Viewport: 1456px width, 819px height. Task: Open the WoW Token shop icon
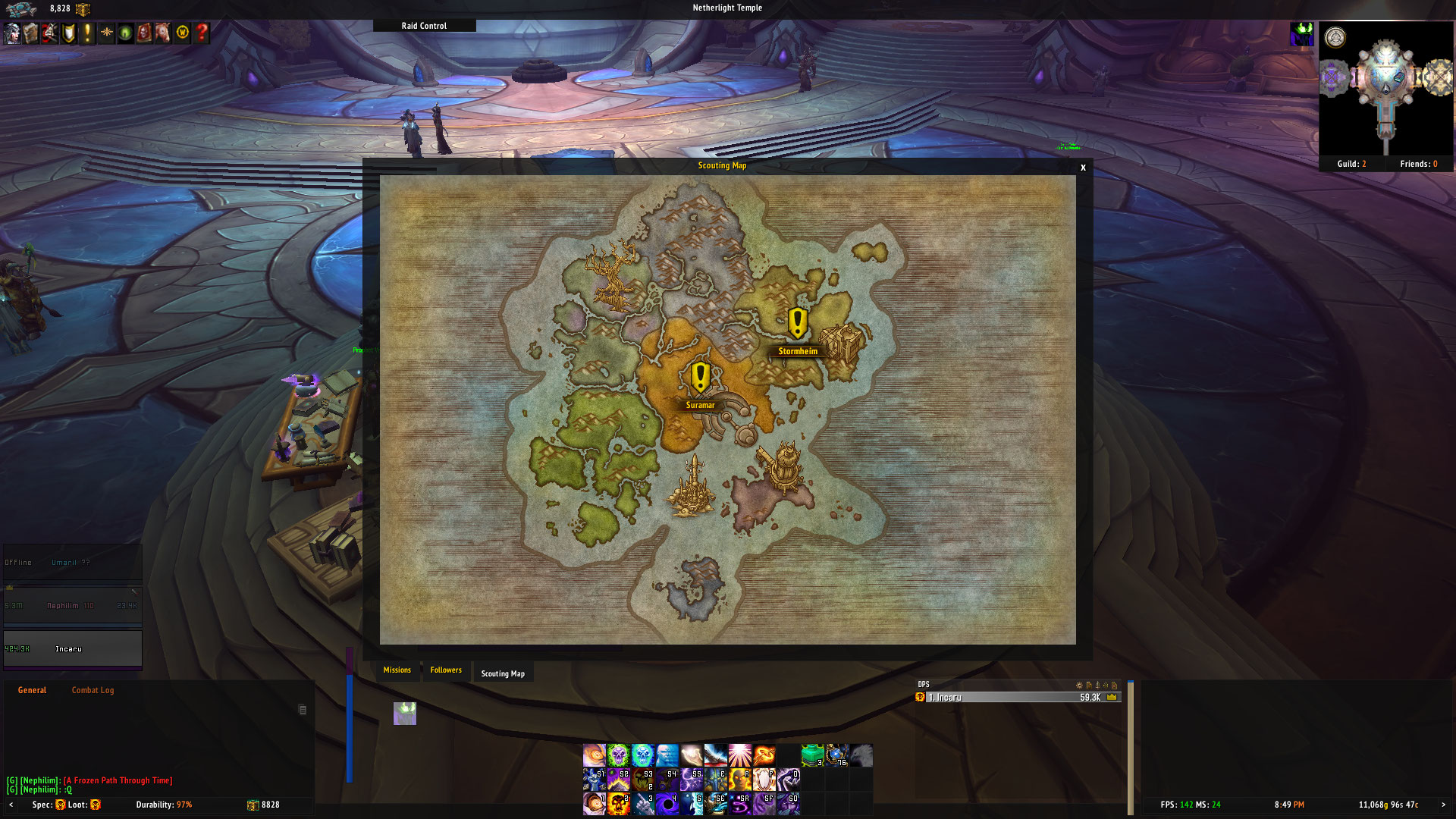point(181,33)
